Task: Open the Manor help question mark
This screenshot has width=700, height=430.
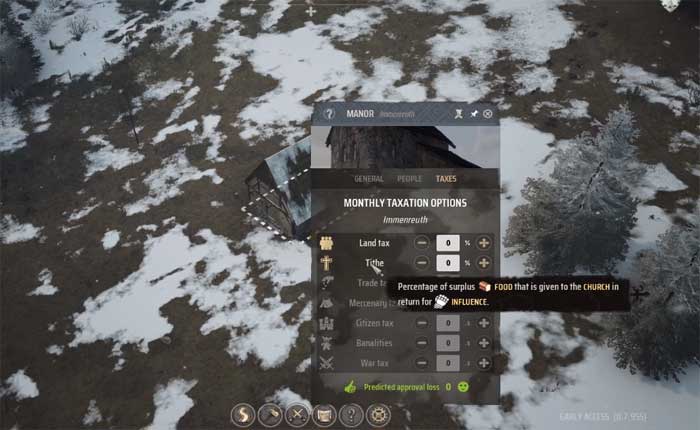Action: [x=328, y=114]
